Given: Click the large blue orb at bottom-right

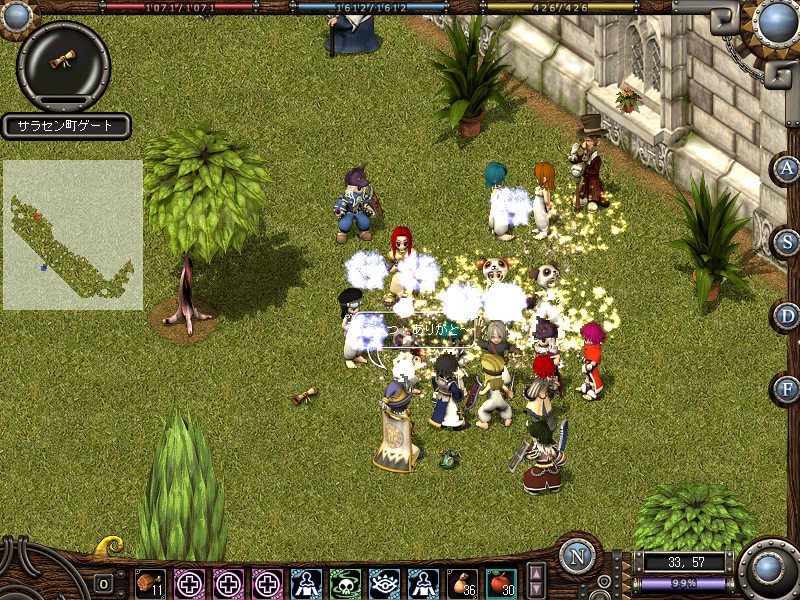Looking at the screenshot, I should coord(769,569).
